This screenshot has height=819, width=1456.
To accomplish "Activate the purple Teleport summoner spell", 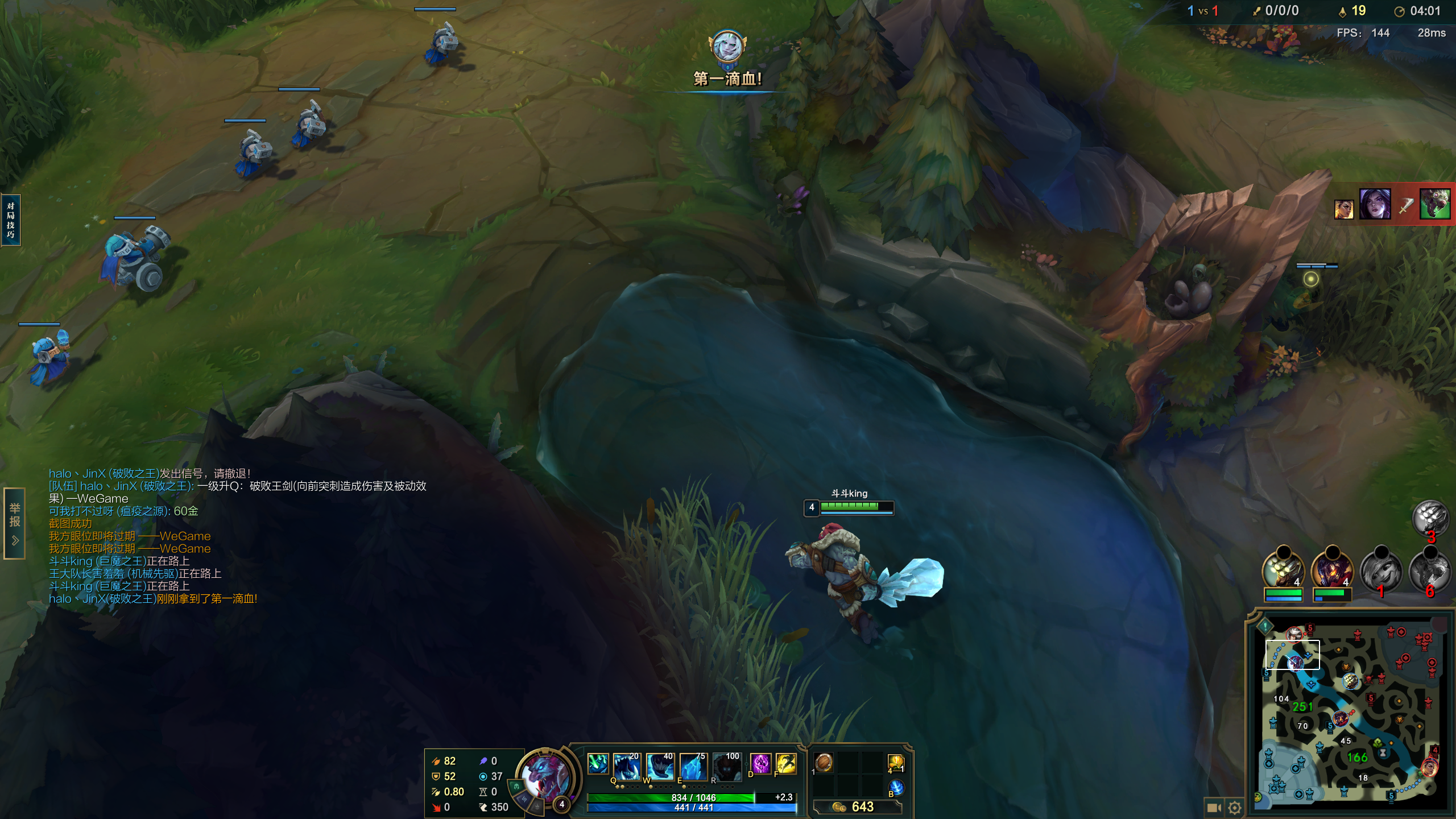I will point(760,763).
